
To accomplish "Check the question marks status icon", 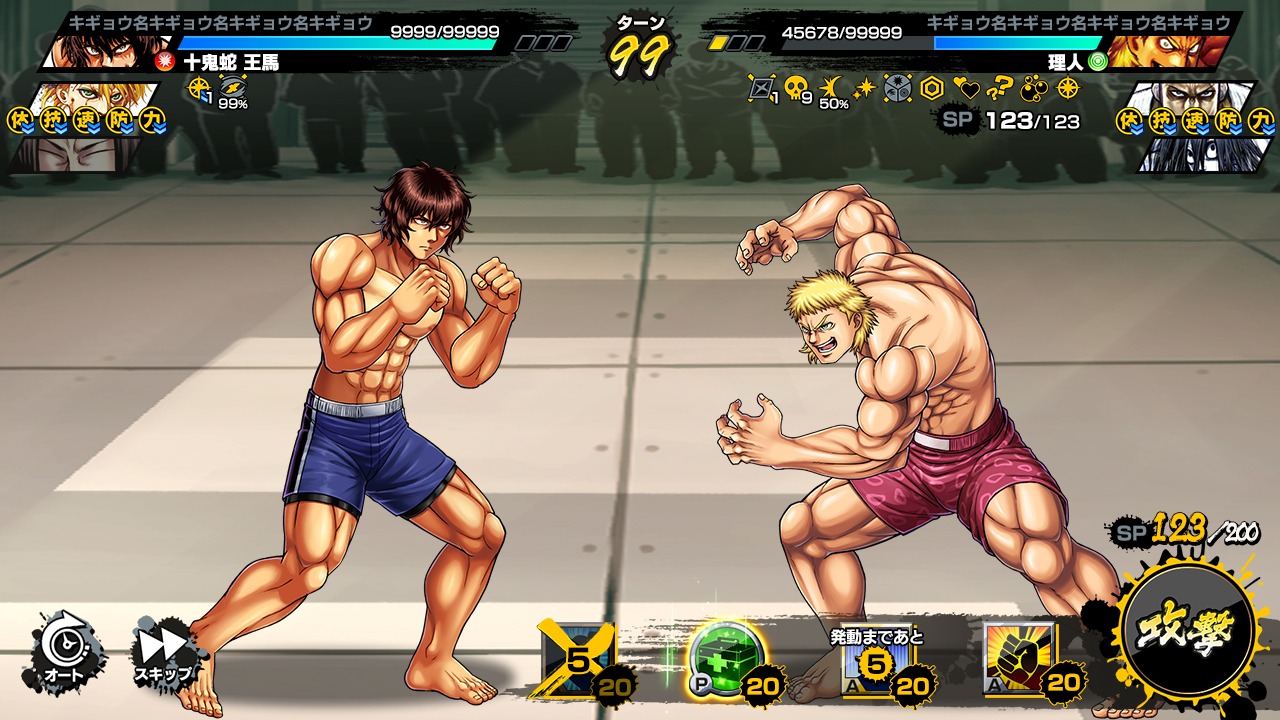I will 1000,89.
